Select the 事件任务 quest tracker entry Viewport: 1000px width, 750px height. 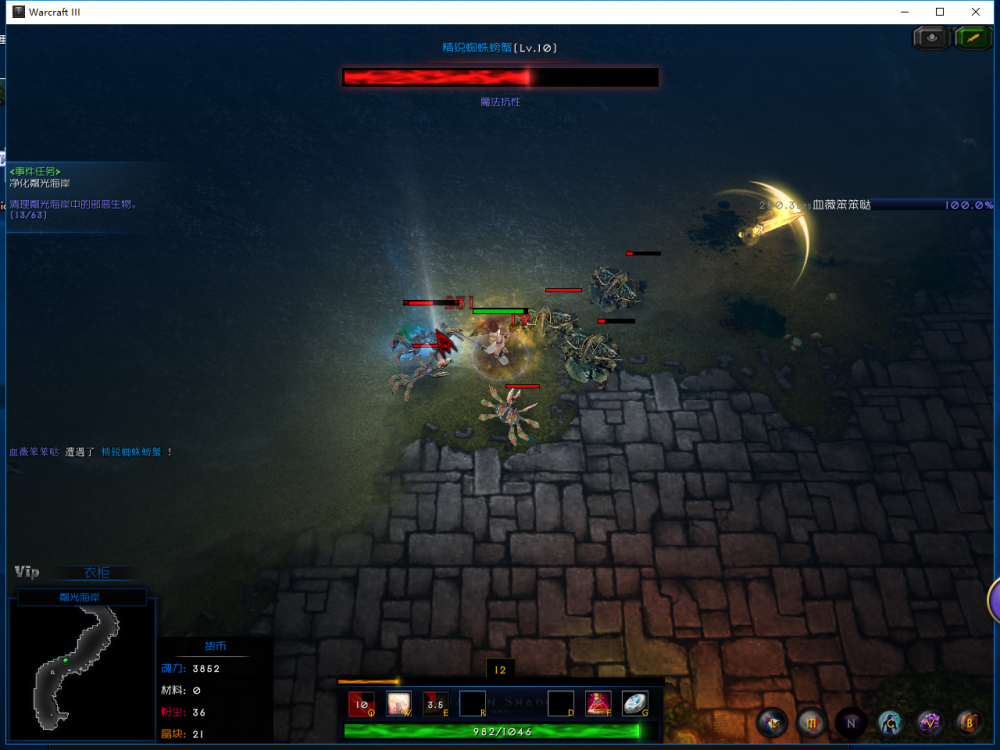[x=35, y=171]
